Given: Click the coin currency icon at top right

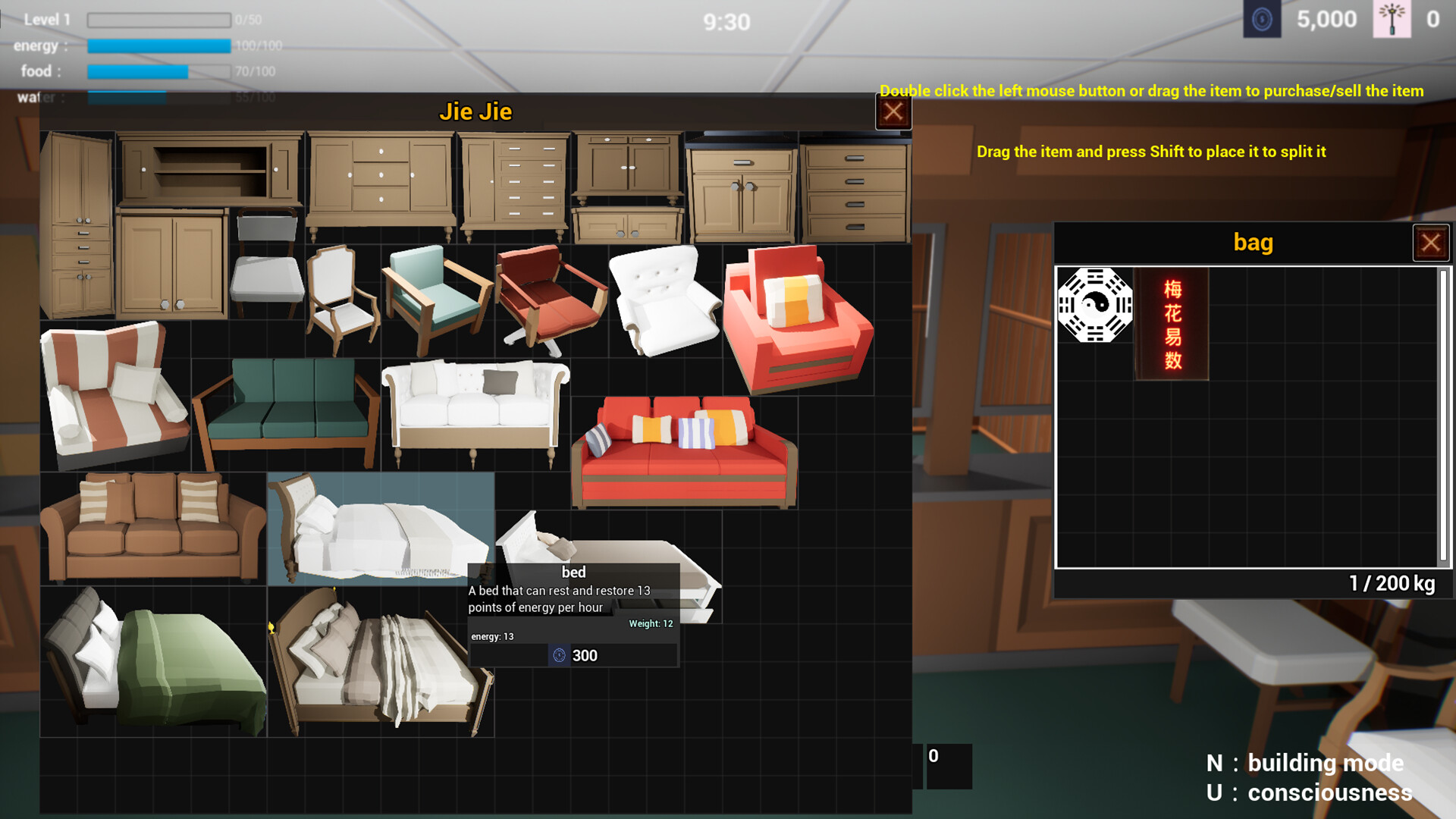Looking at the screenshot, I should pyautogui.click(x=1260, y=19).
